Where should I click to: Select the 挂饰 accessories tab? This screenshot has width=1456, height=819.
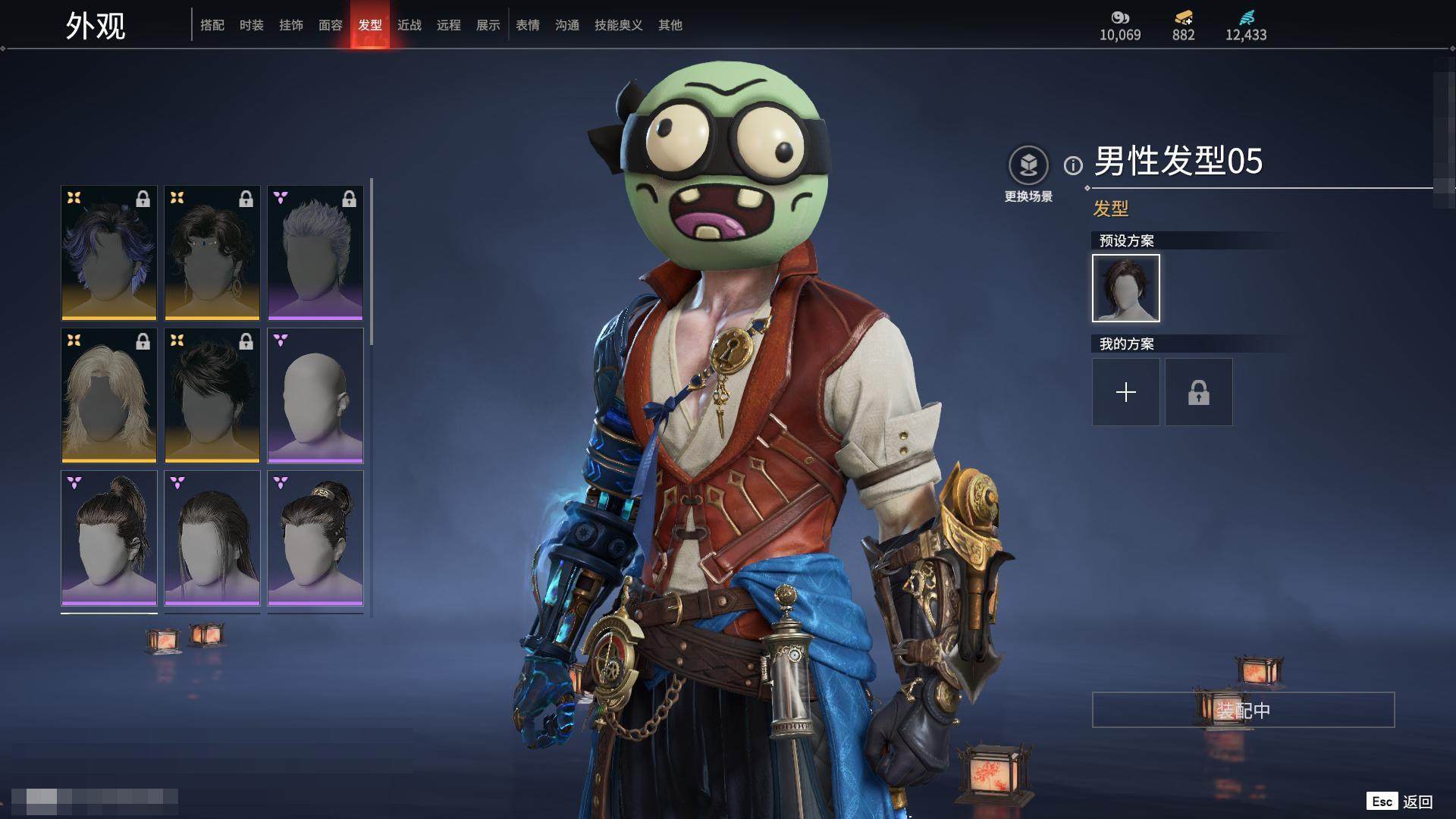tap(291, 25)
